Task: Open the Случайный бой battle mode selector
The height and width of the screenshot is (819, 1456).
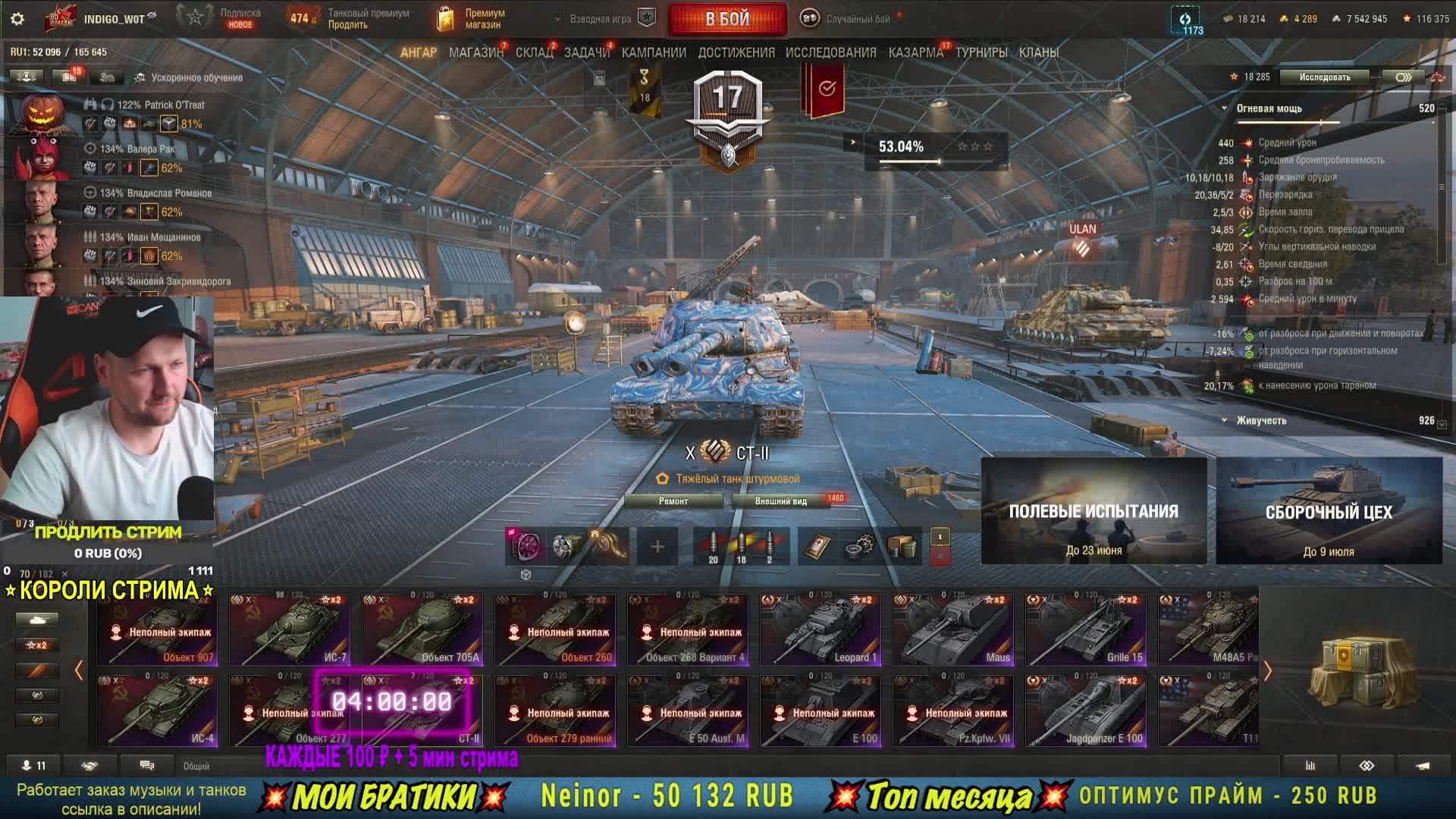Action: pos(850,19)
